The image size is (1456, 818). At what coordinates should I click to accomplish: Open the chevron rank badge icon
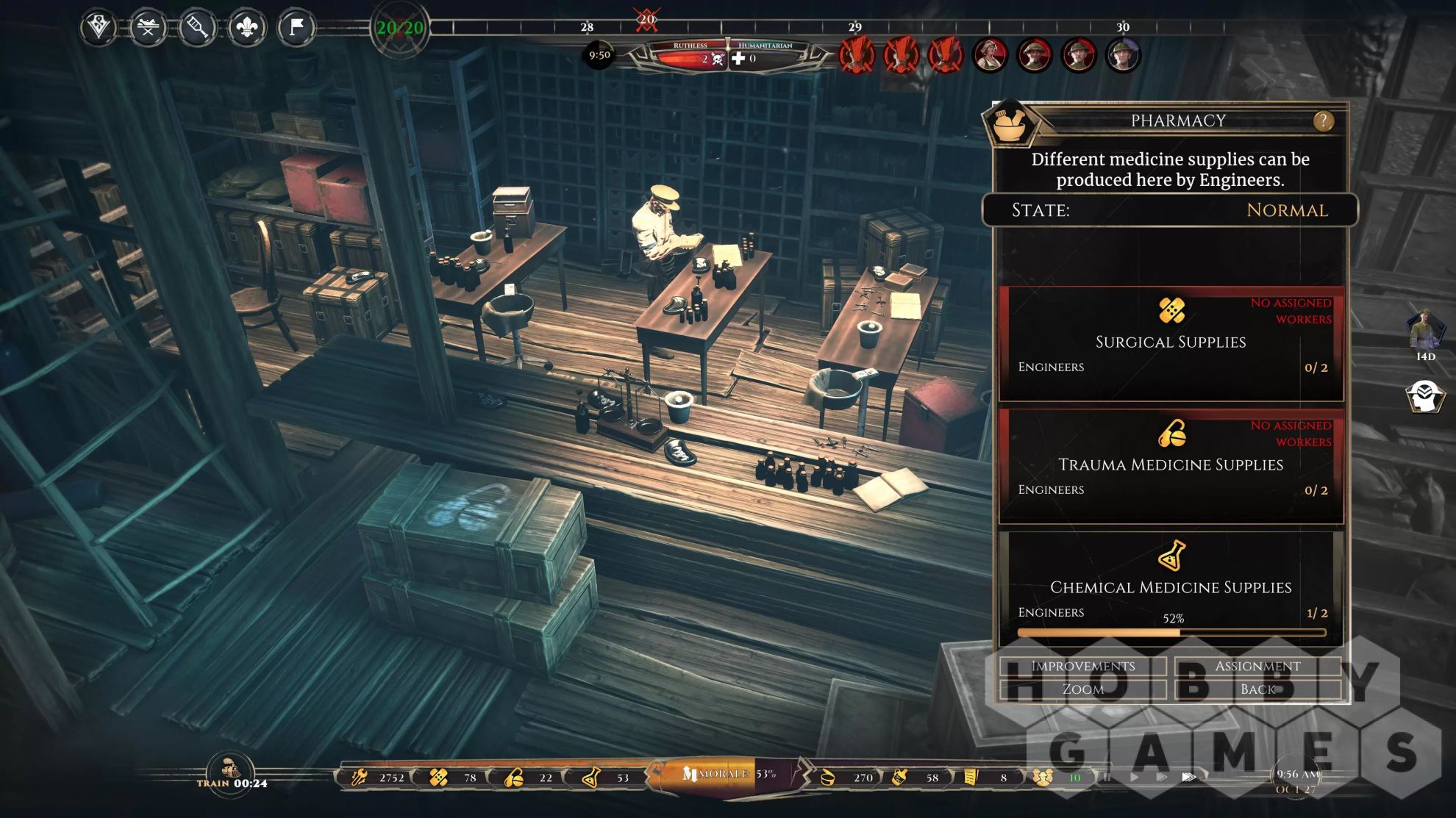tap(99, 29)
